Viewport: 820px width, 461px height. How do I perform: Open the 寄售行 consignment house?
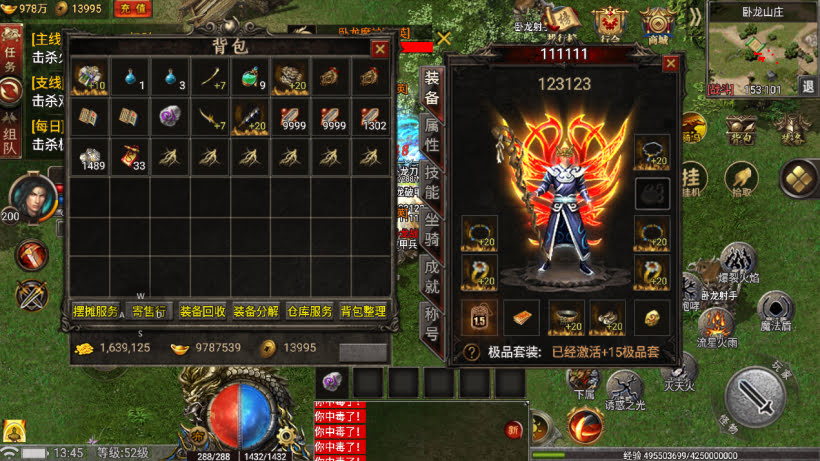coord(150,311)
